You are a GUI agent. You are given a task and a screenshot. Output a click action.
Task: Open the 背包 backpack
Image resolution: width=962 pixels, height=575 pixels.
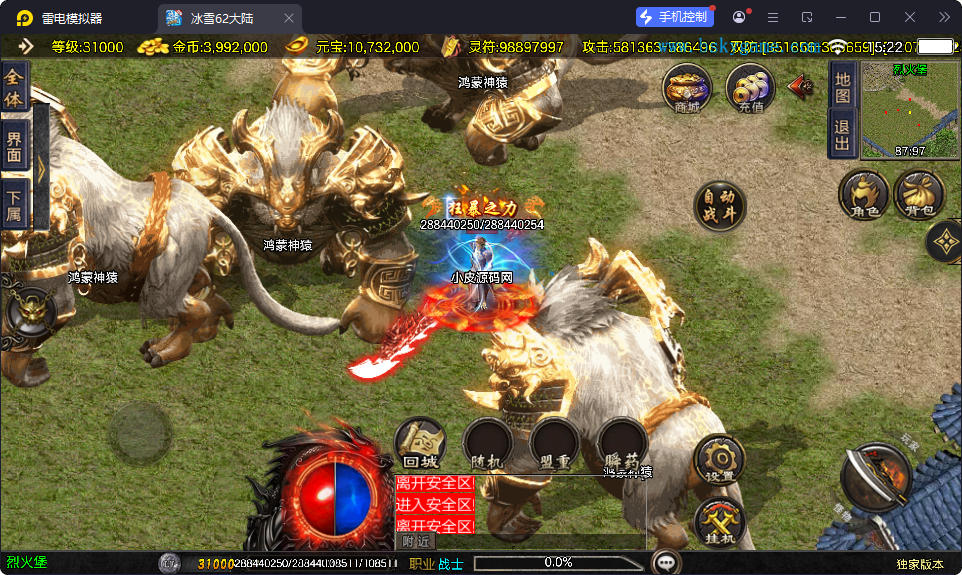919,194
